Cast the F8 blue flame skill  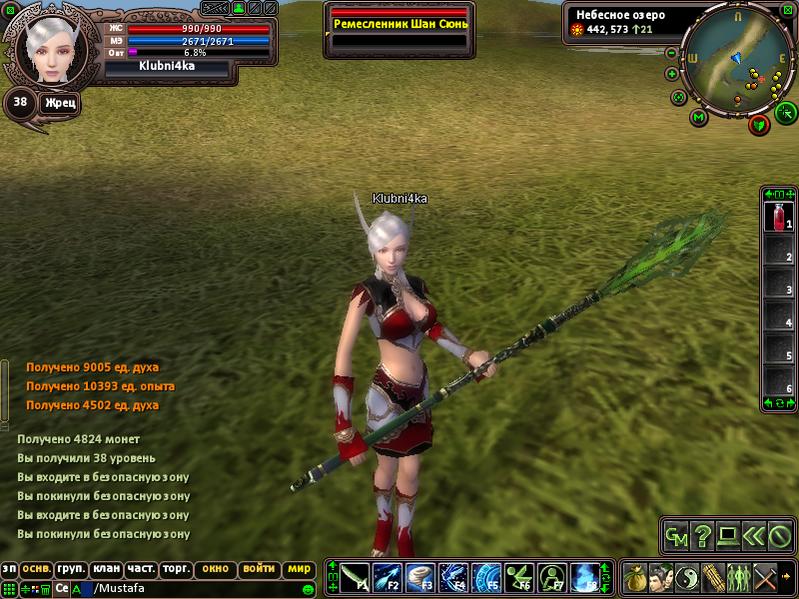[x=585, y=577]
